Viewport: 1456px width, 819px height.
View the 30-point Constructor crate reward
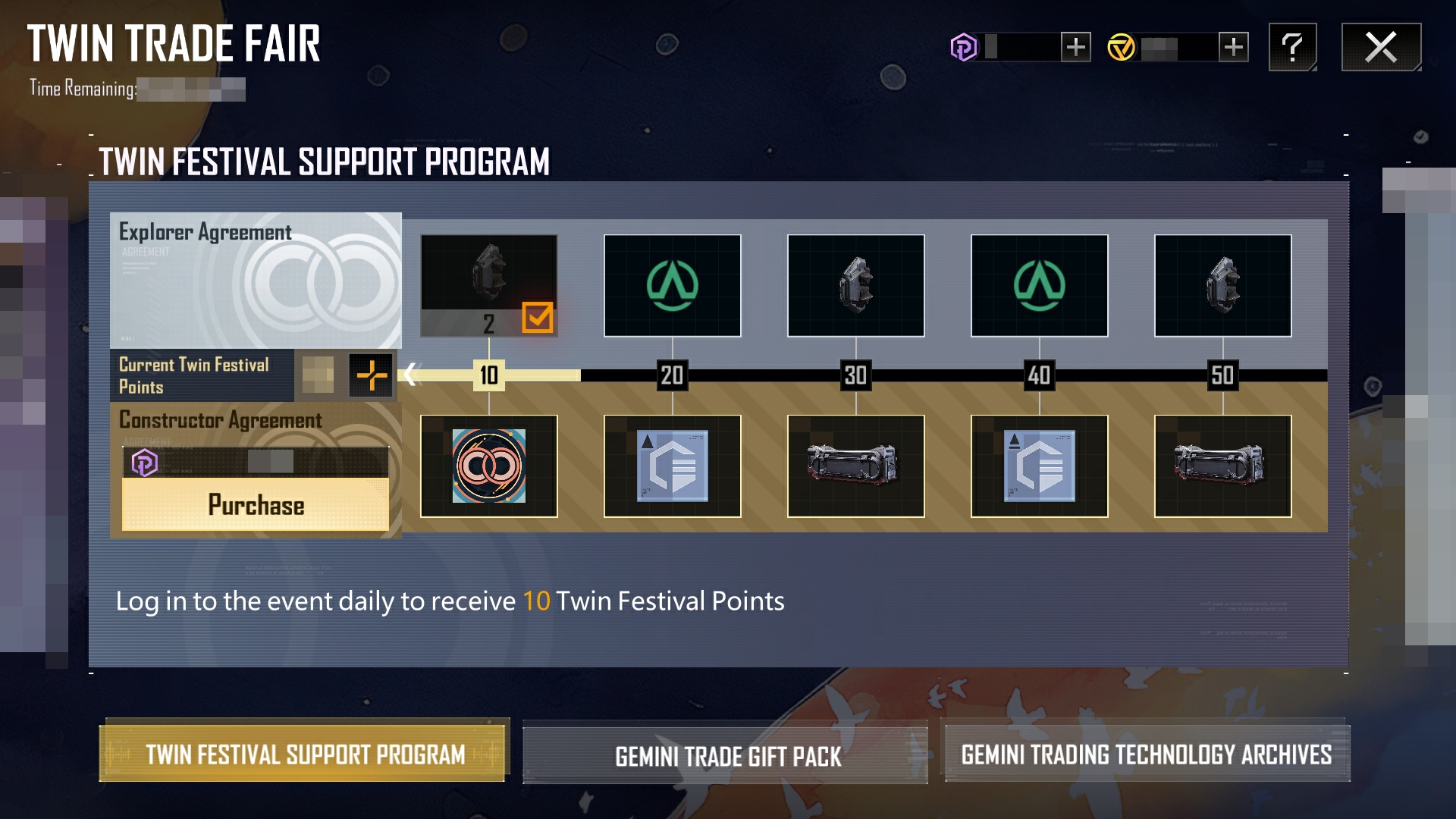856,466
